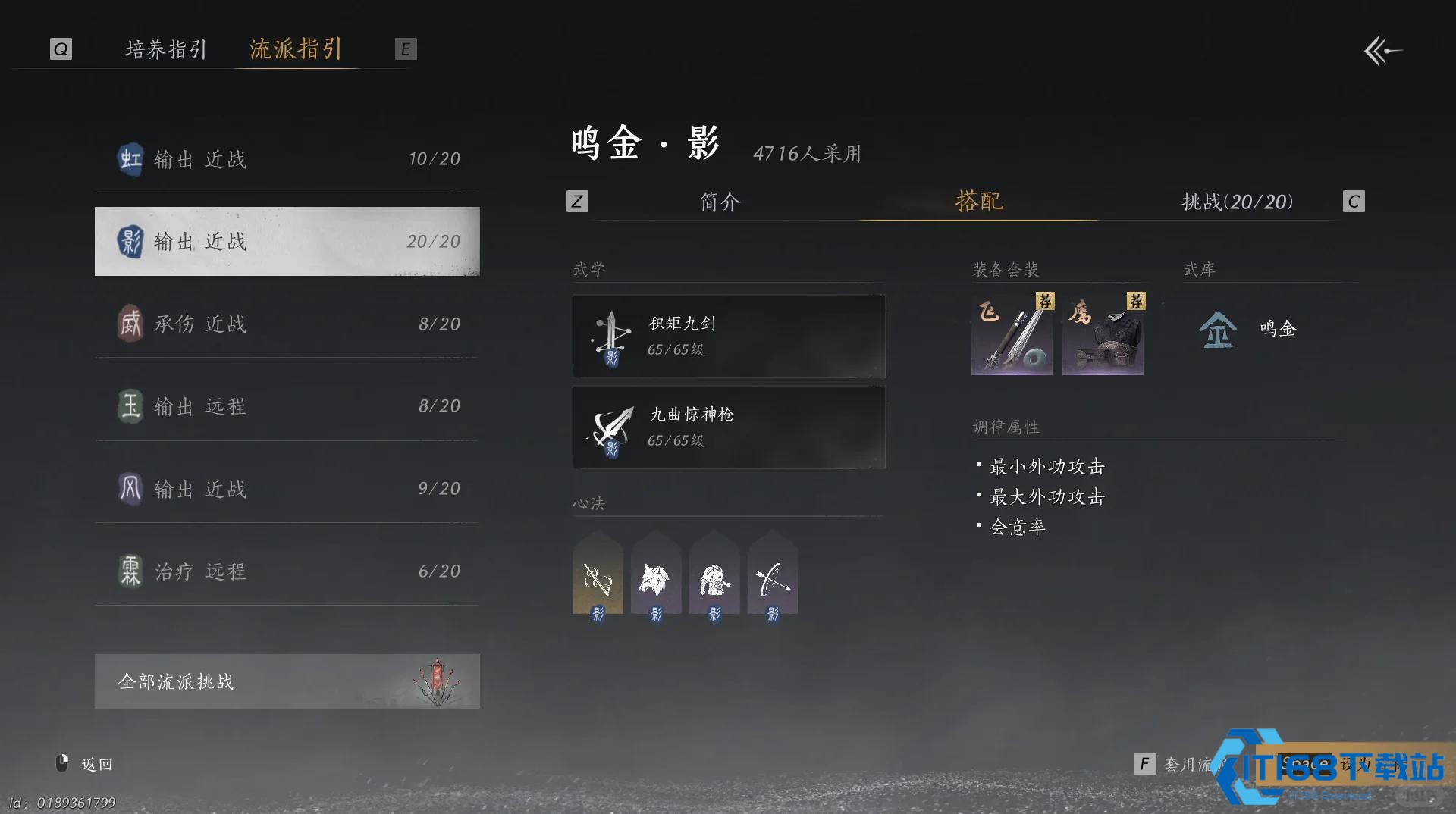Select the 威 承伤近战 school emblem
The width and height of the screenshot is (1456, 814).
tap(130, 324)
